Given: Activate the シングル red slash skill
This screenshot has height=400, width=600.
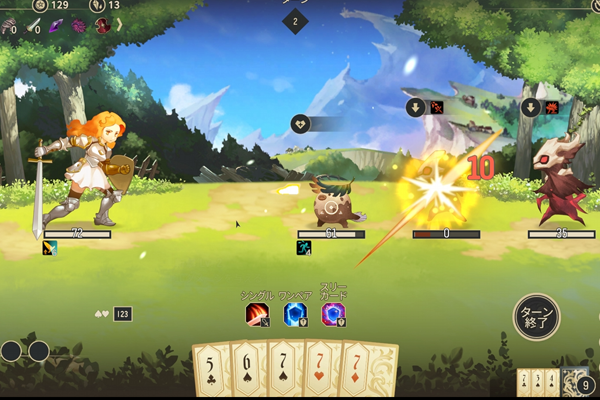Looking at the screenshot, I should pyautogui.click(x=257, y=314).
